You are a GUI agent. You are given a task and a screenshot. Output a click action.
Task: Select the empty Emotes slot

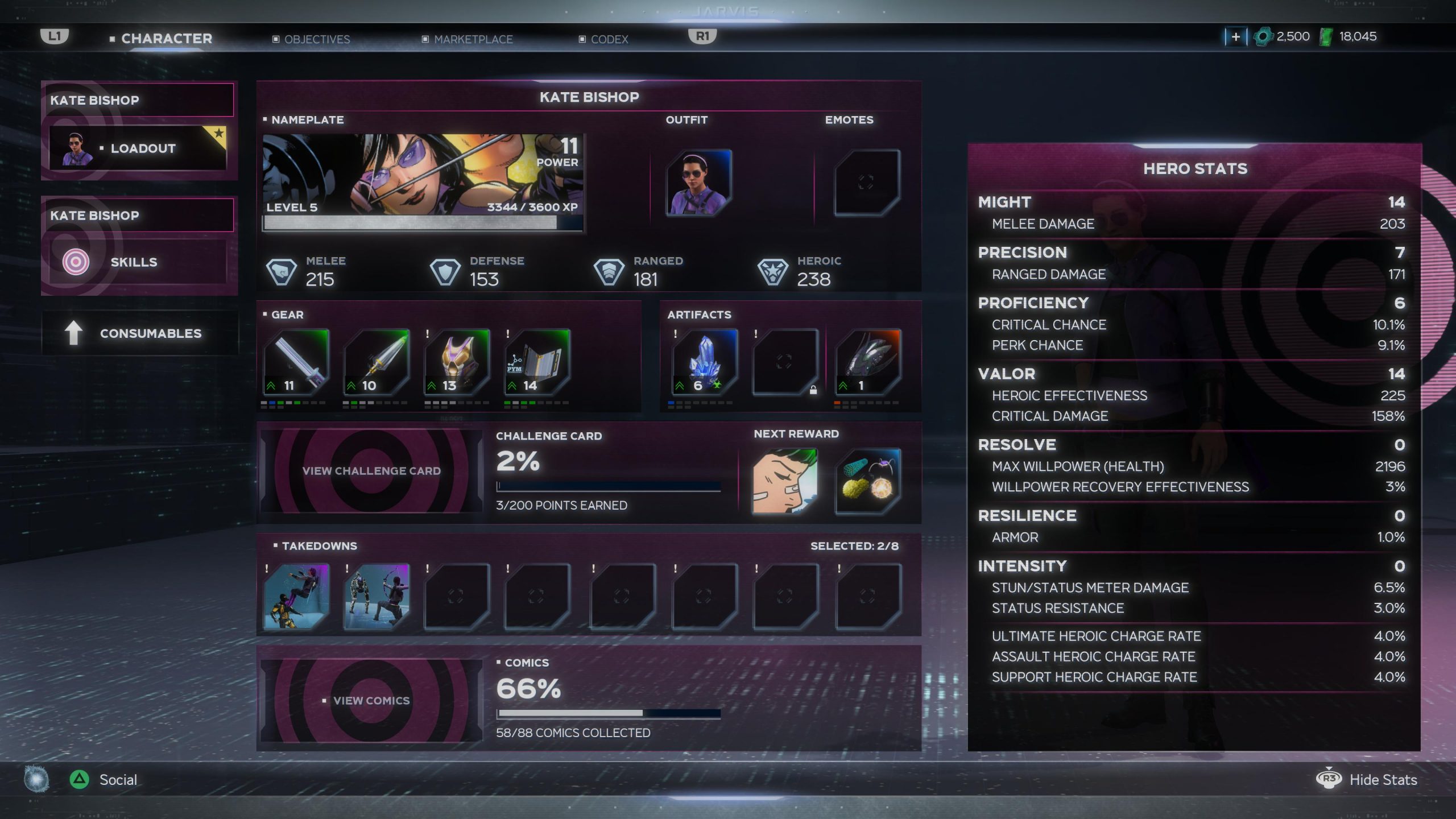(x=866, y=182)
